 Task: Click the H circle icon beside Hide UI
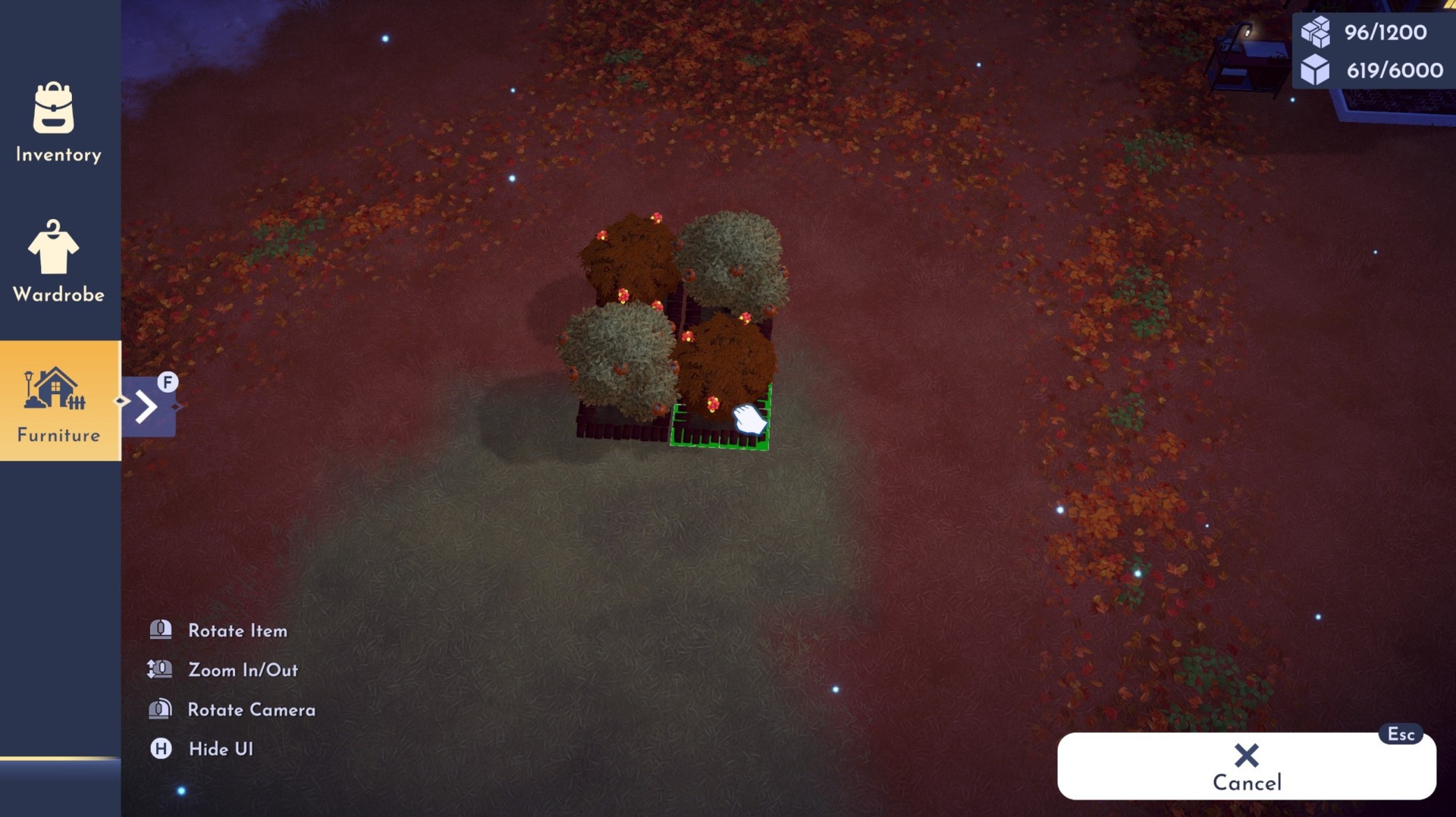[159, 749]
